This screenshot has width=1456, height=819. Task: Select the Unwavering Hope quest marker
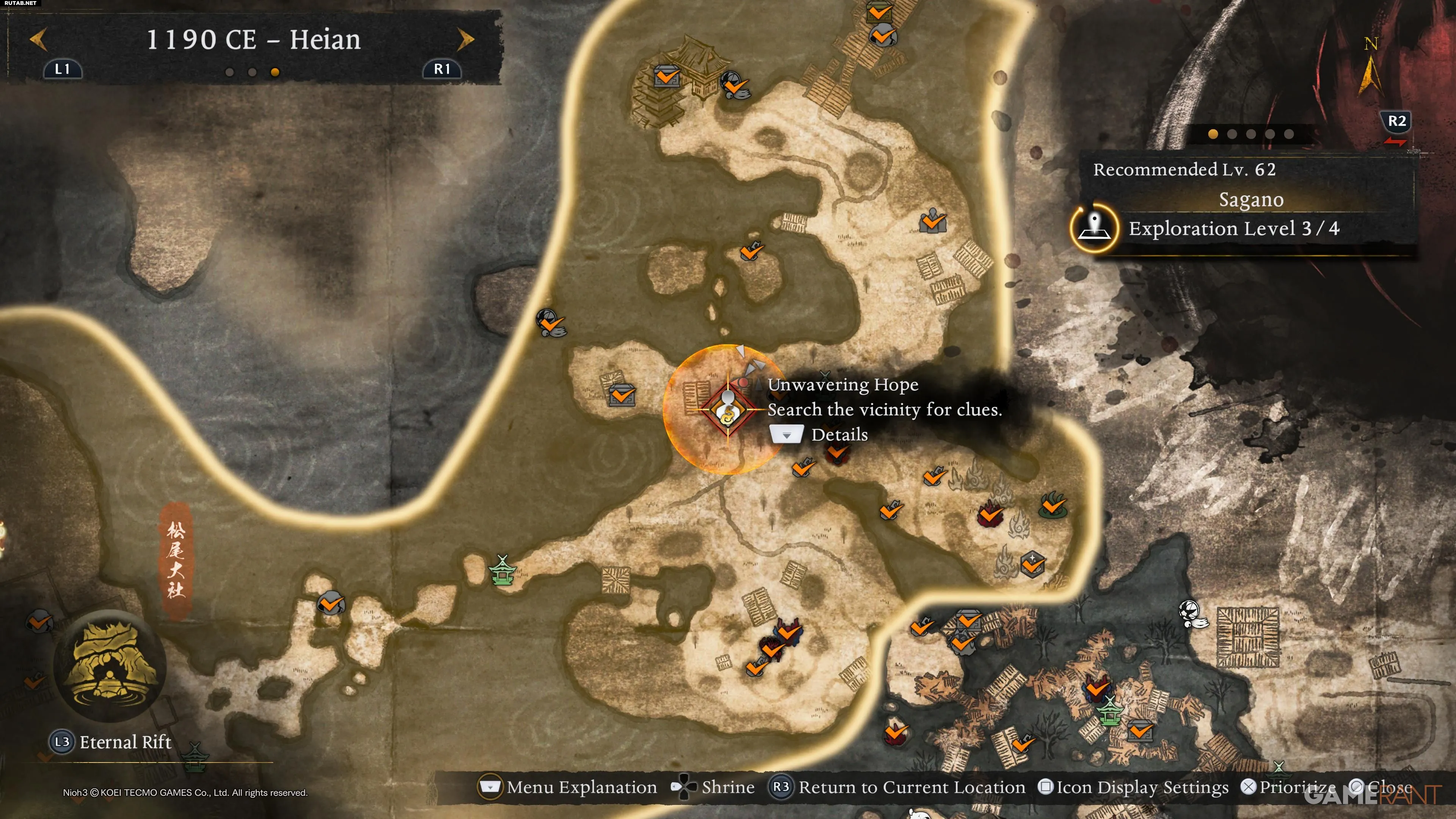pos(728,409)
